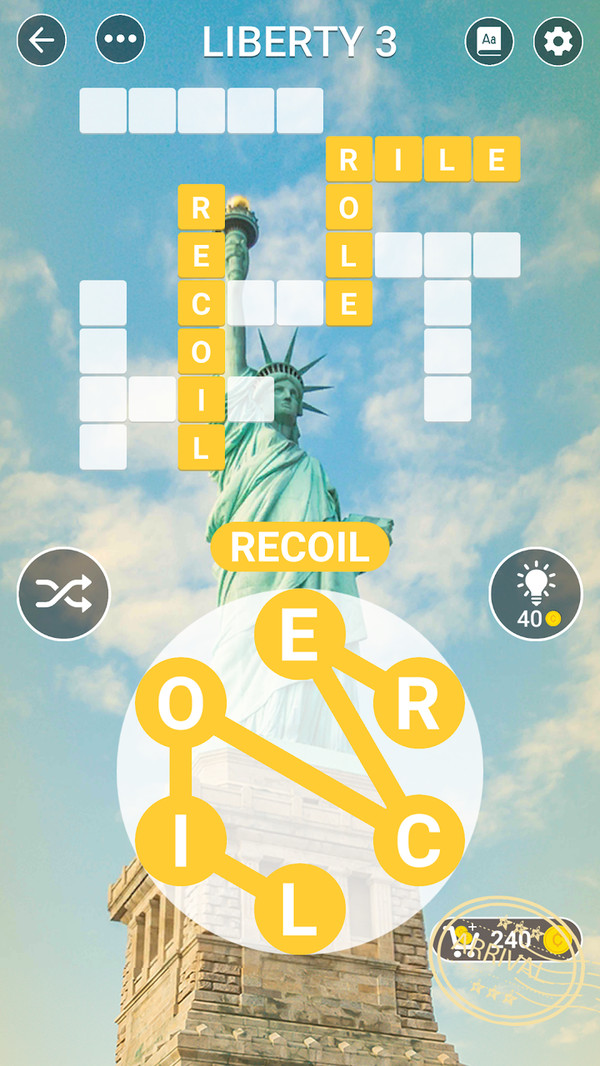
Task: Go back with the arrow button
Action: coord(42,41)
